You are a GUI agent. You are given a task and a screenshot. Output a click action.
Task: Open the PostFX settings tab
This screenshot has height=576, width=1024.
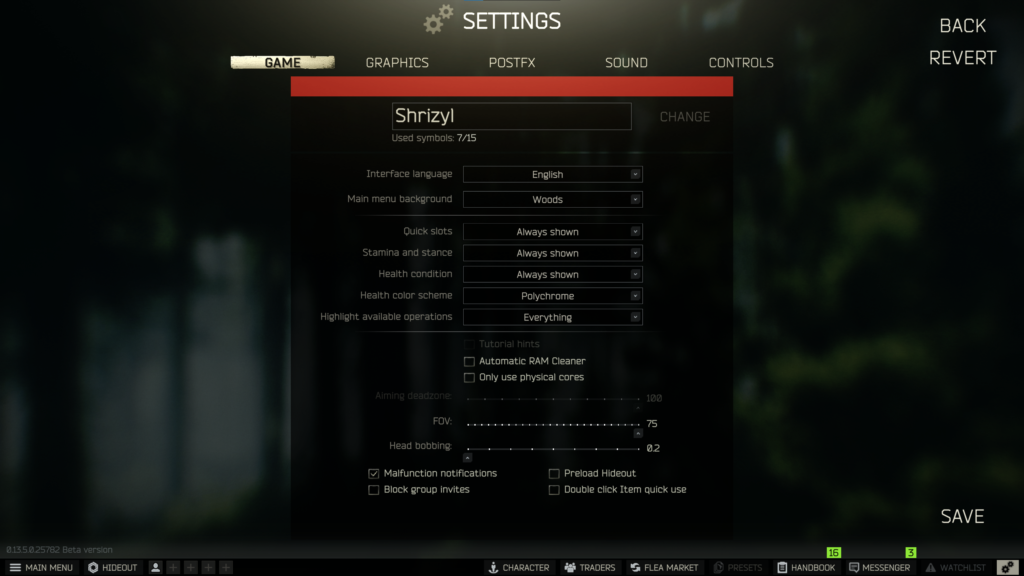(x=512, y=62)
